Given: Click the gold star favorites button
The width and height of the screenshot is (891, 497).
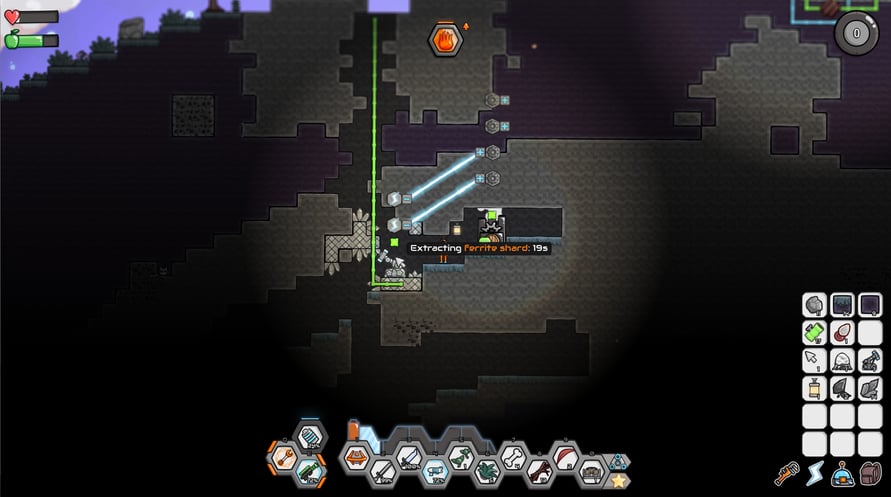Looking at the screenshot, I should point(619,480).
